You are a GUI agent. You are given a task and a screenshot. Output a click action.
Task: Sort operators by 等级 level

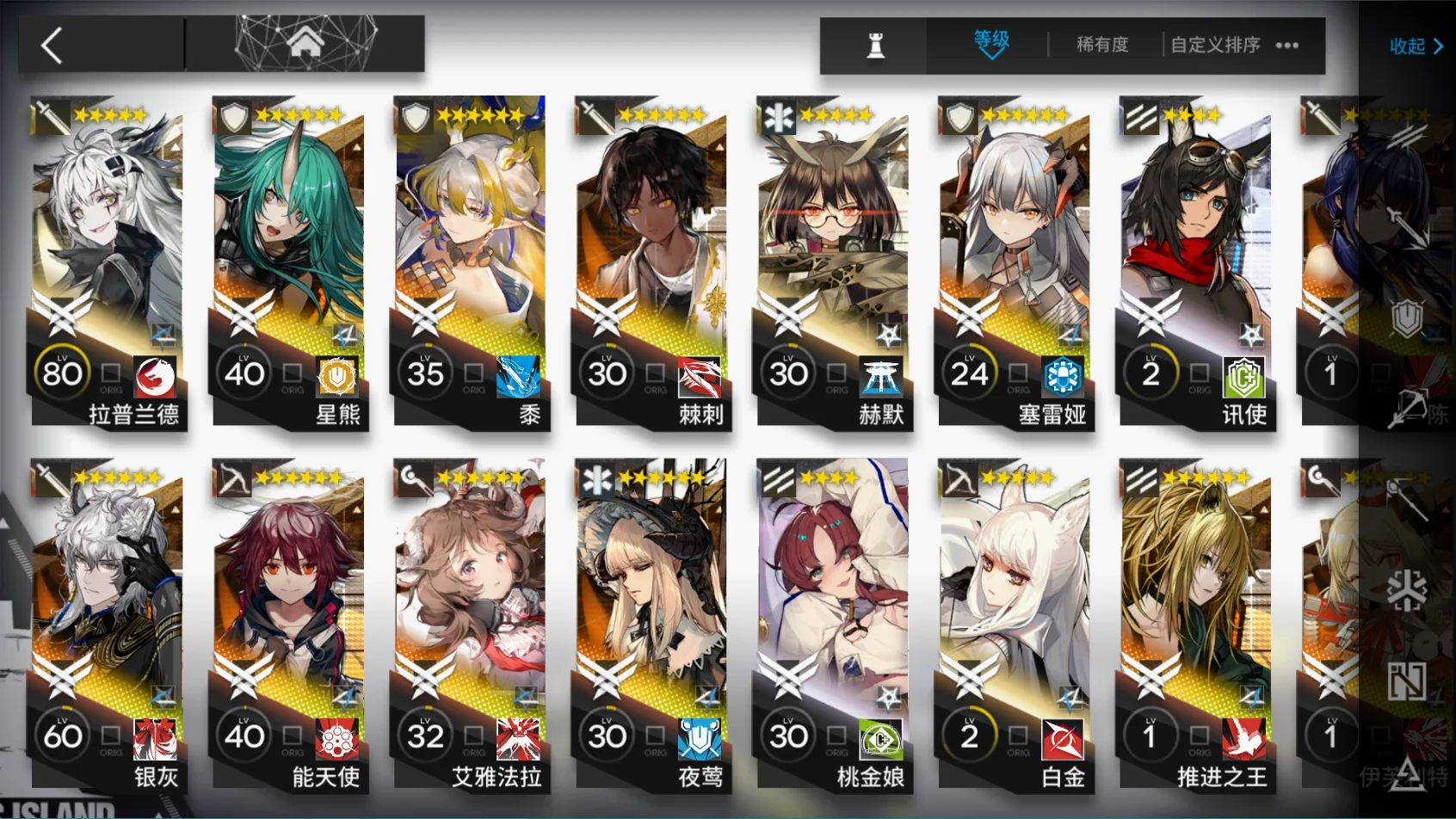pos(990,43)
